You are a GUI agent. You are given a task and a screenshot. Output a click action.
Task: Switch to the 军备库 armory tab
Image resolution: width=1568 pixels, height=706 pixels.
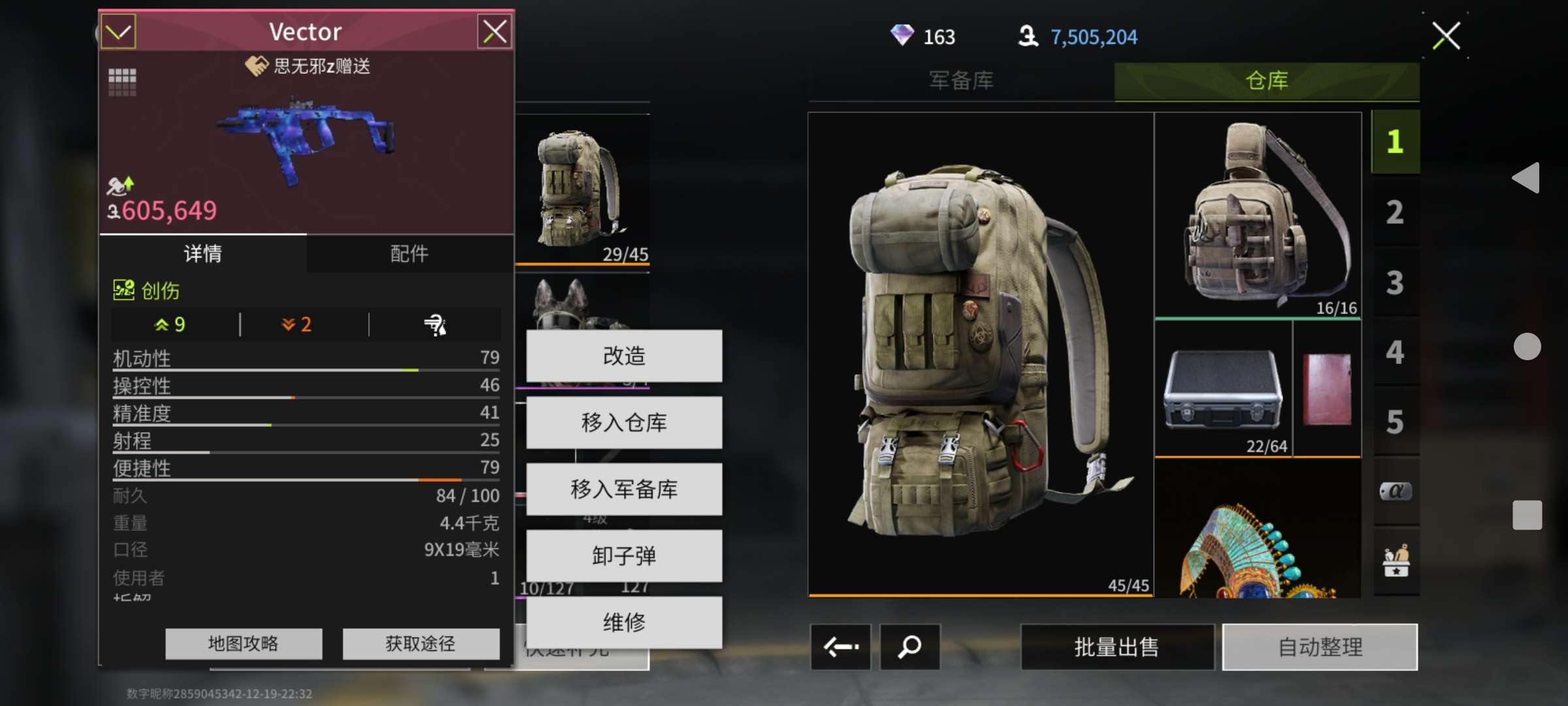(961, 81)
